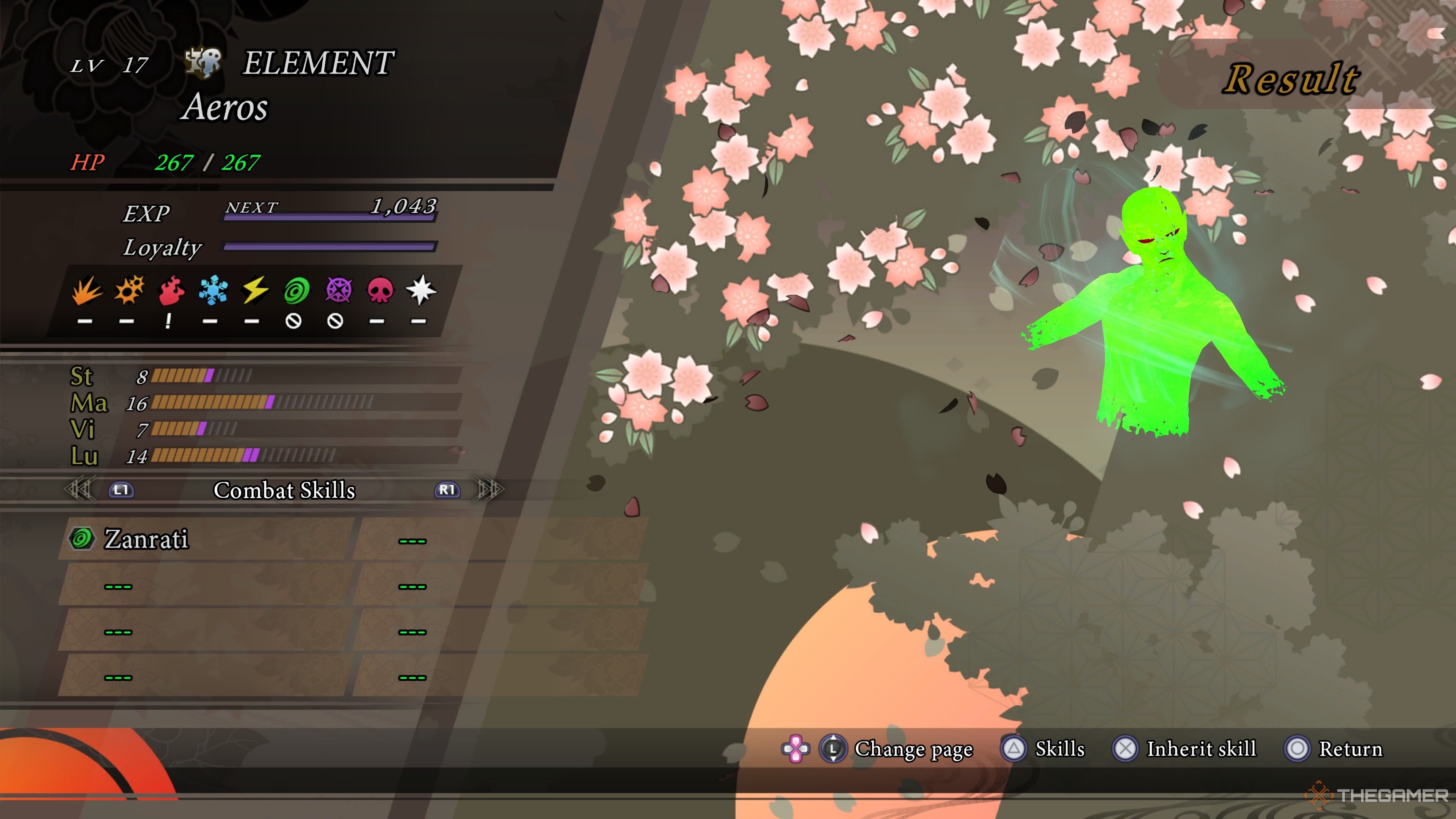Viewport: 1456px width, 819px height.
Task: Open the Combat Skills page header
Action: (284, 490)
